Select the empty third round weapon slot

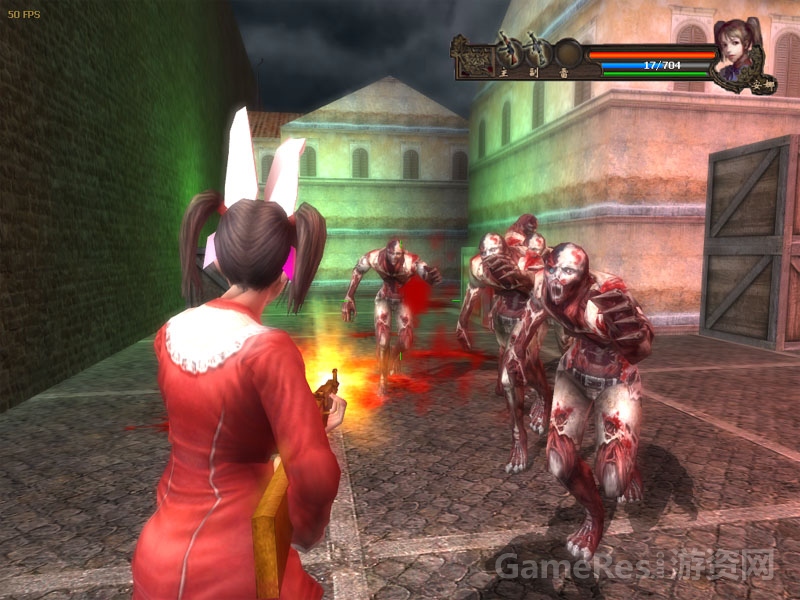pyautogui.click(x=568, y=52)
